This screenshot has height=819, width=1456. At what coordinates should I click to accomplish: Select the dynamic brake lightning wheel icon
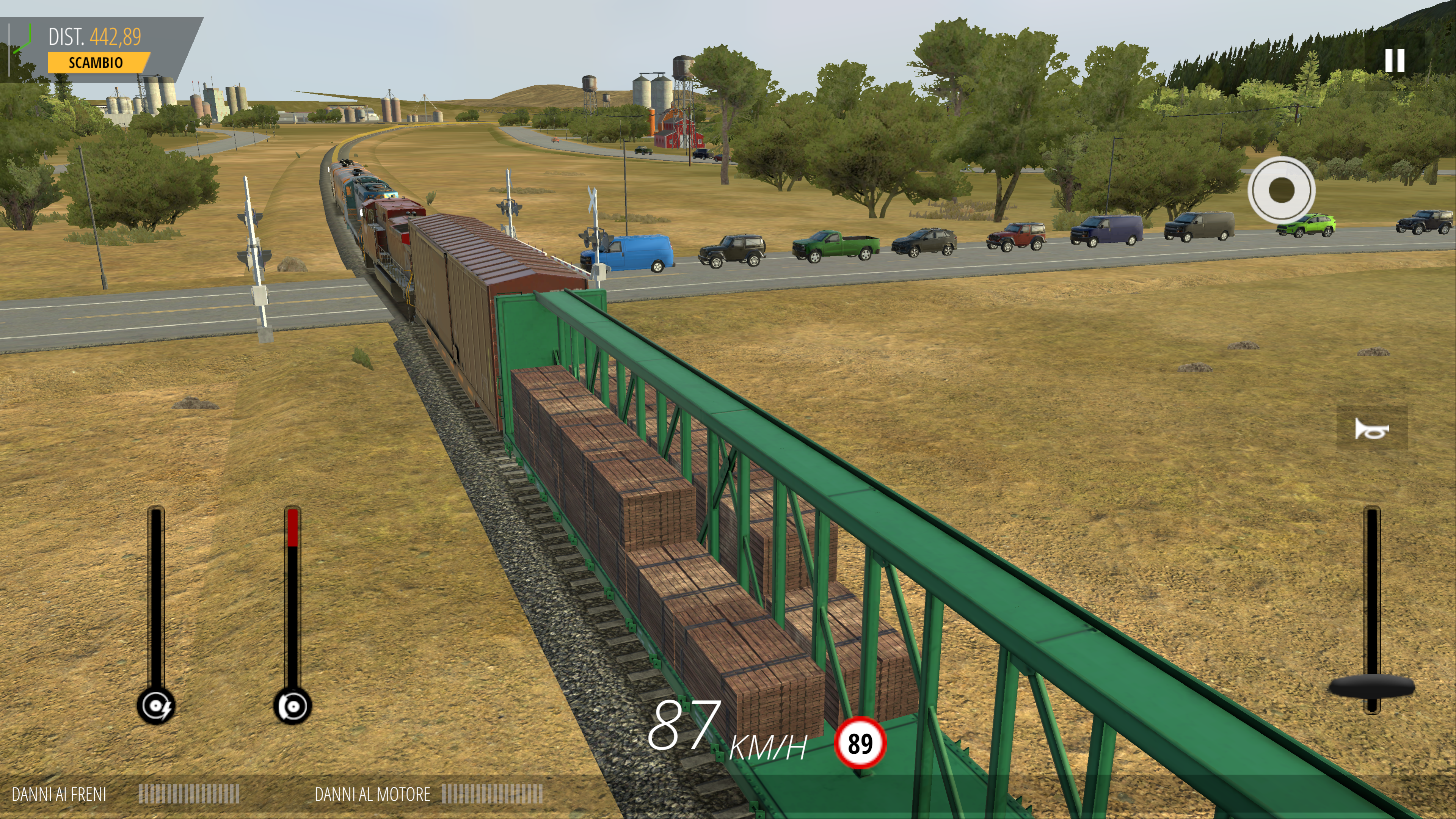coord(156,706)
